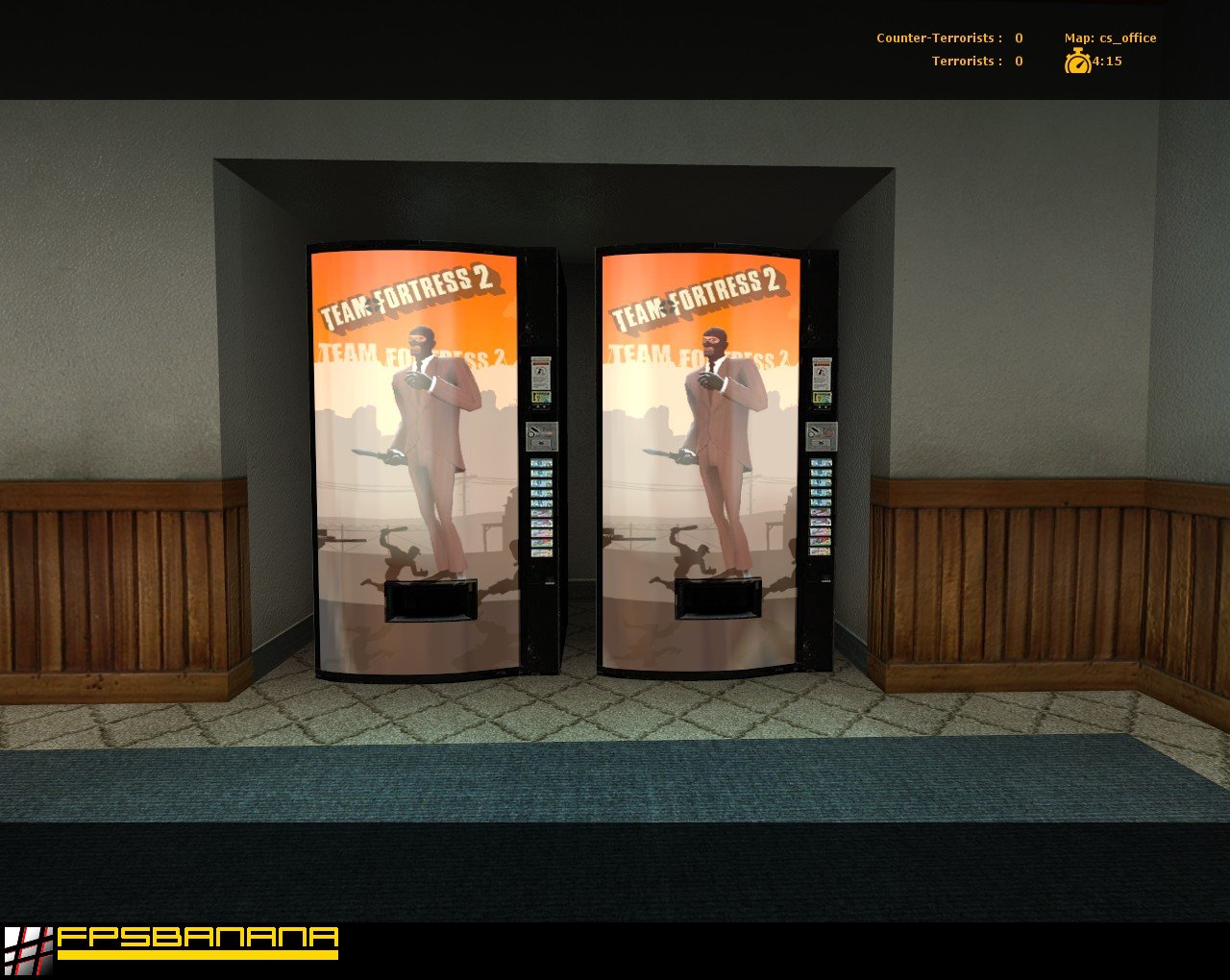
Task: Click the Map: cs_office label
Action: (1110, 37)
